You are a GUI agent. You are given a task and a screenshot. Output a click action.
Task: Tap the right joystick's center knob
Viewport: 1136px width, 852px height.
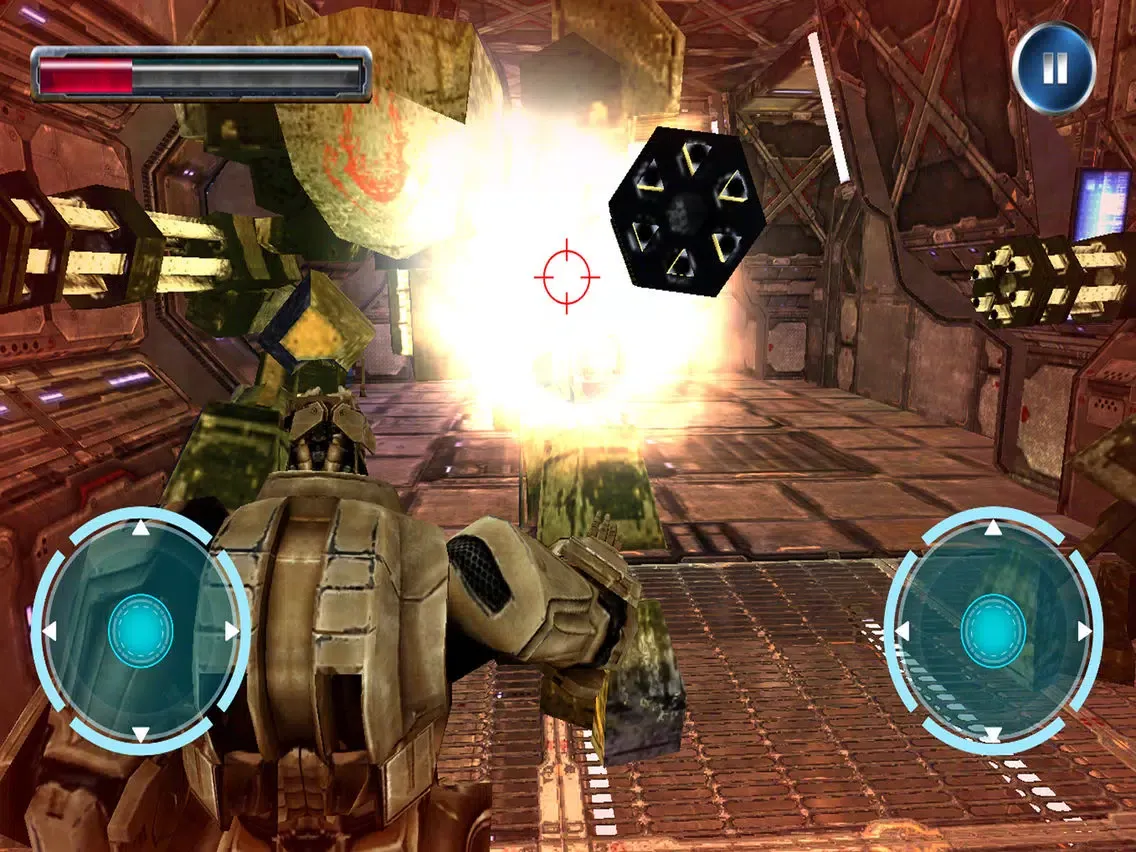(x=993, y=631)
